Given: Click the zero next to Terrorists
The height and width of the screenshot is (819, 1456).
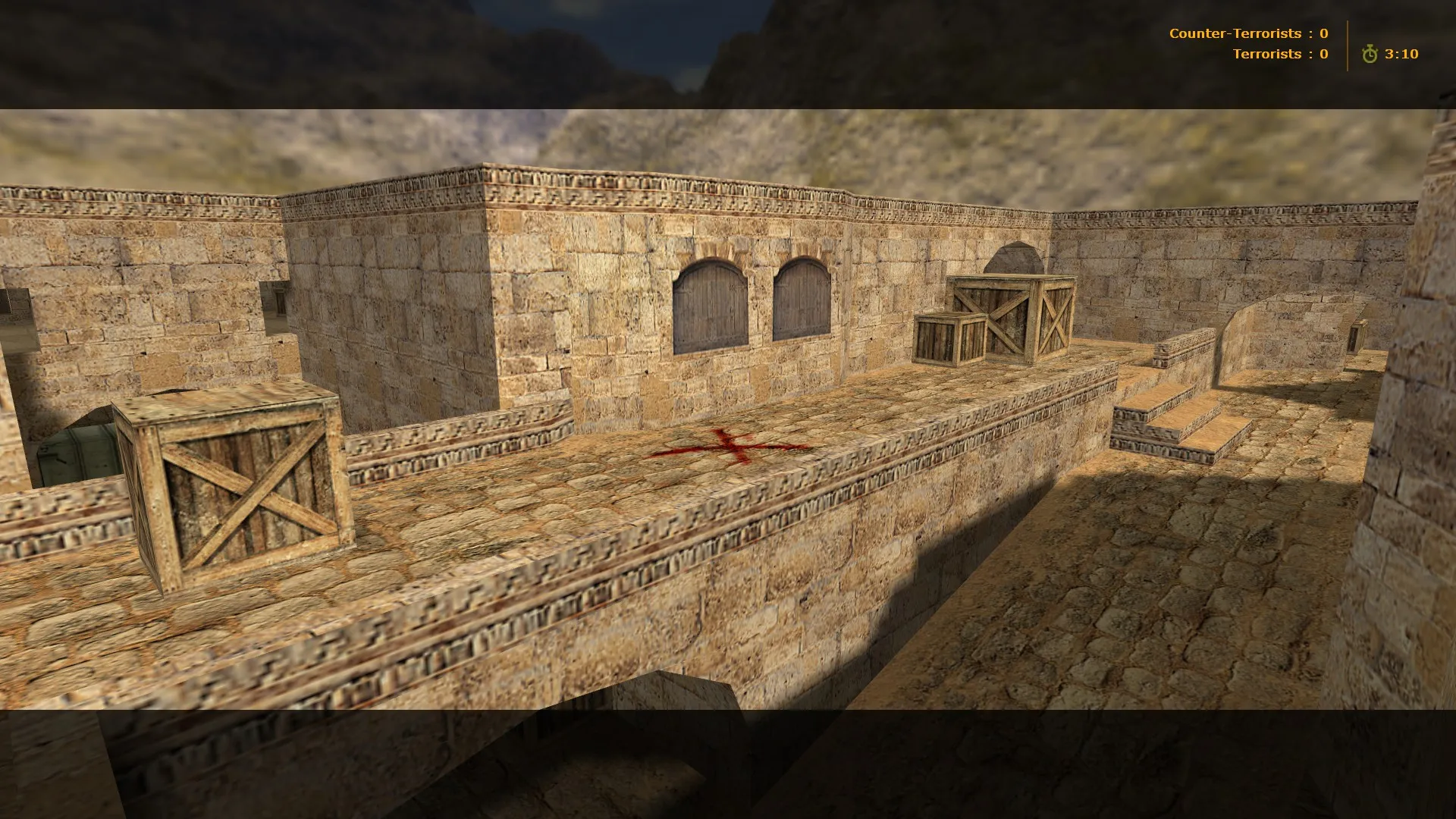Looking at the screenshot, I should pos(1323,54).
